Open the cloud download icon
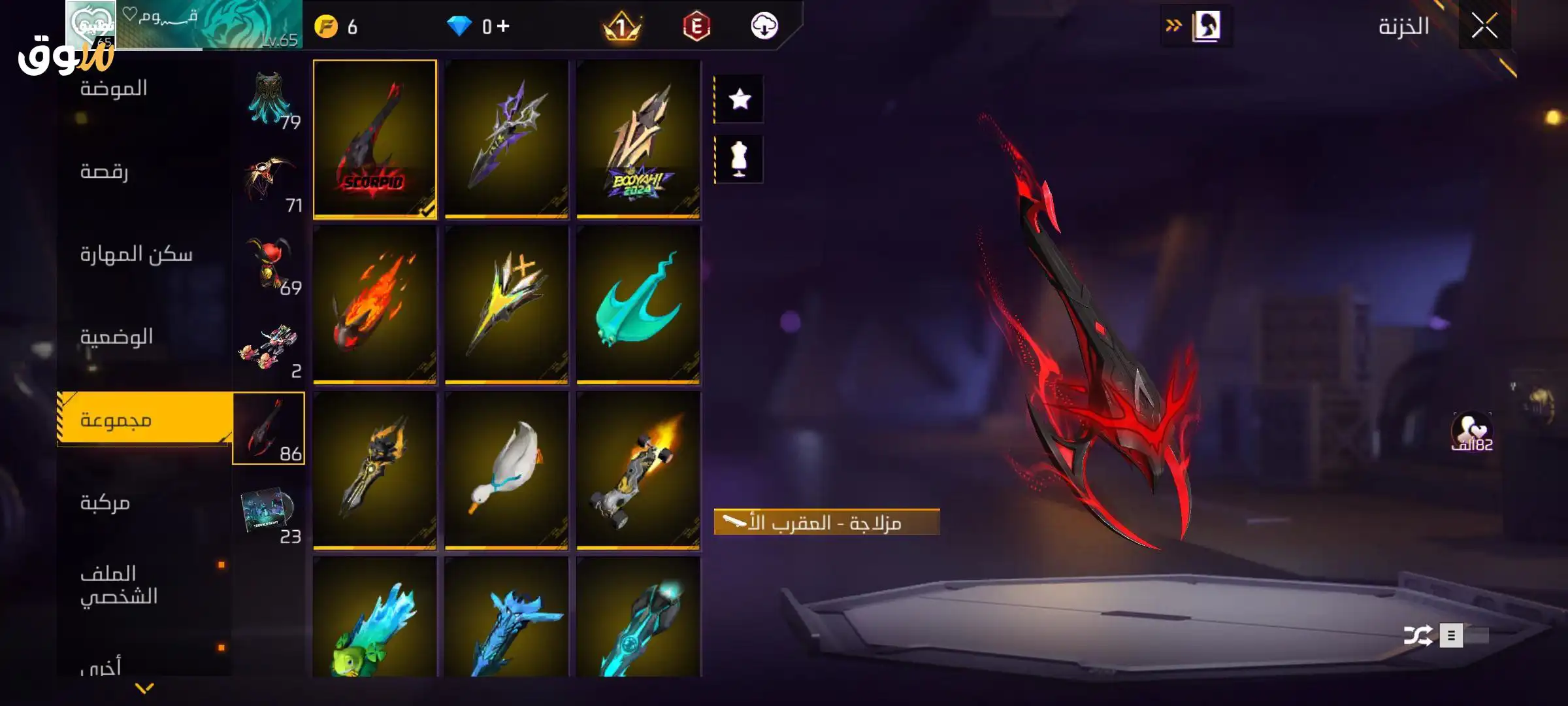Screen dimensions: 1568x706 764,26
